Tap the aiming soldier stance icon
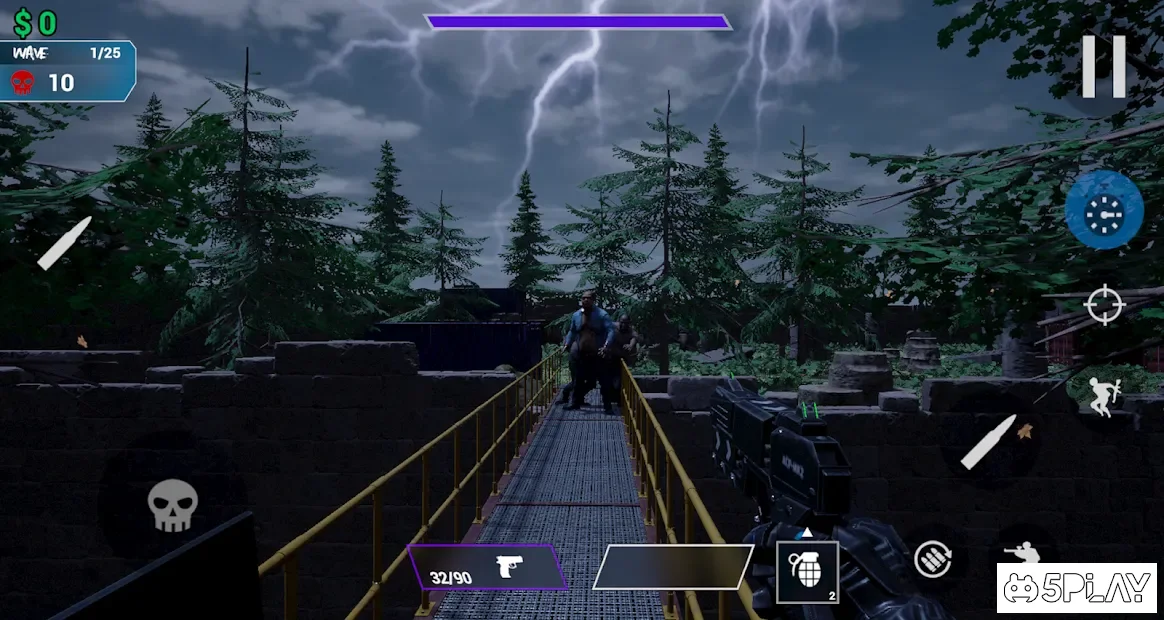Viewport: 1164px width, 620px height. click(x=1021, y=553)
